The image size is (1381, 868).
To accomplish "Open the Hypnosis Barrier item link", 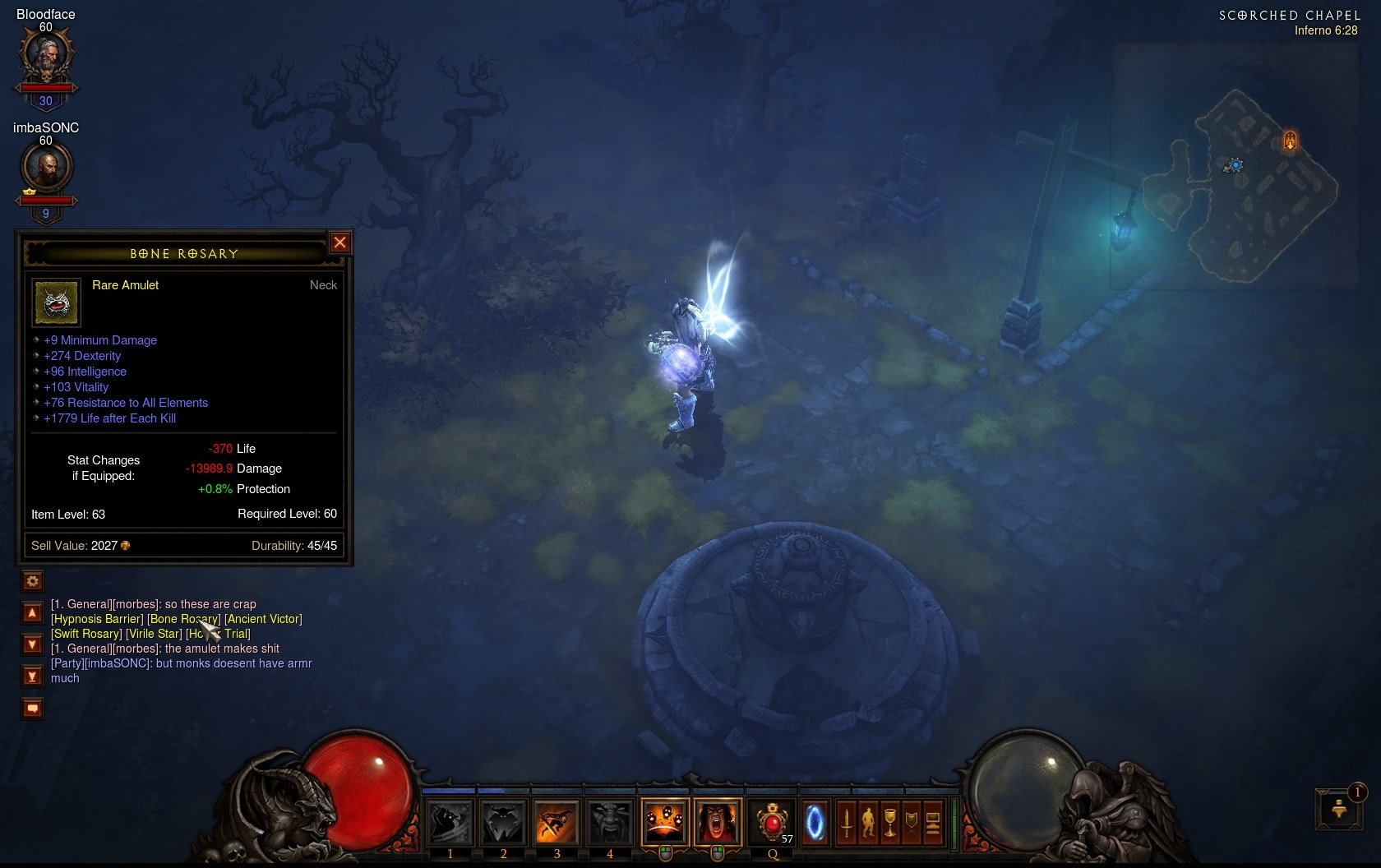I will (98, 619).
